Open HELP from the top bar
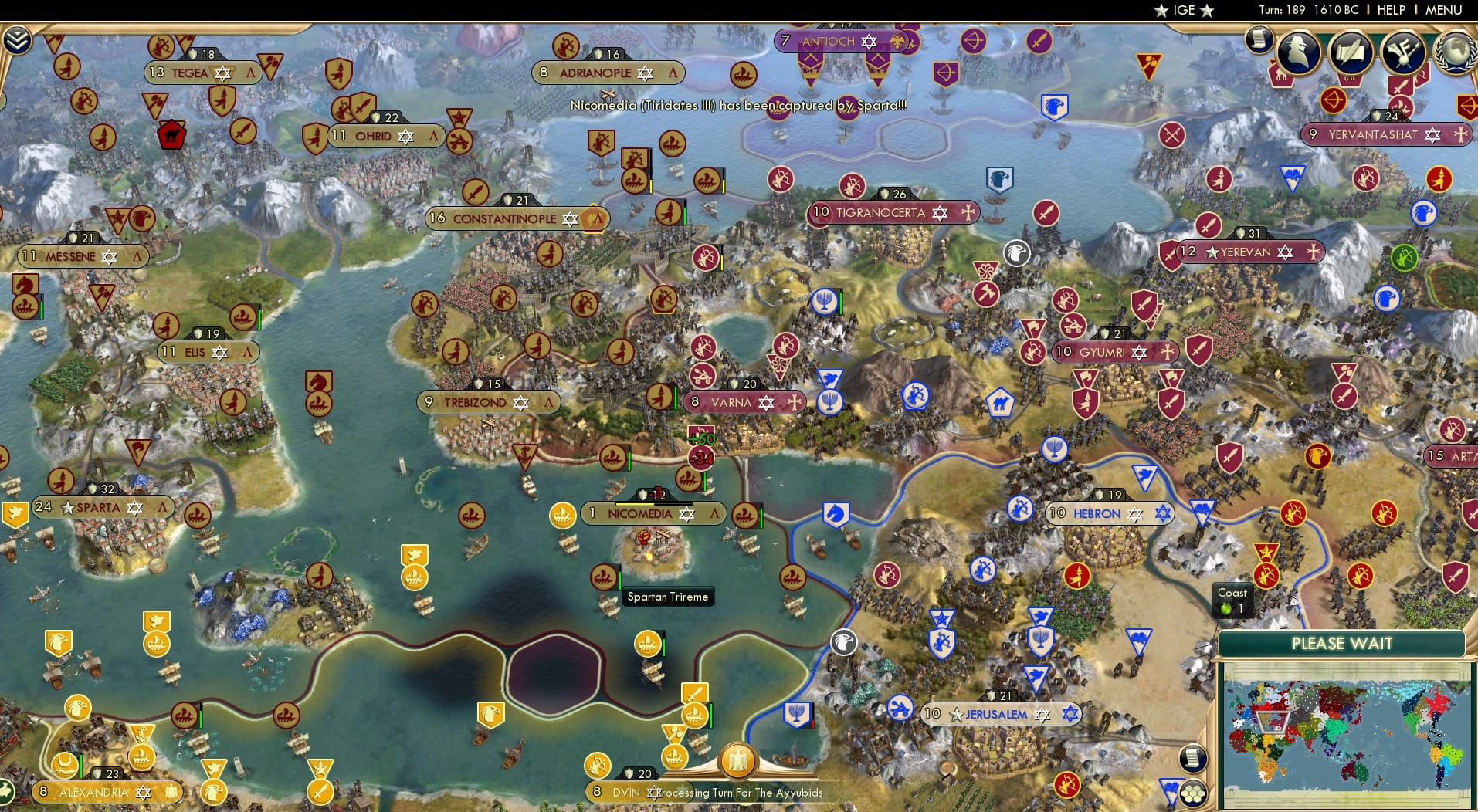The image size is (1478, 812). (x=1391, y=10)
